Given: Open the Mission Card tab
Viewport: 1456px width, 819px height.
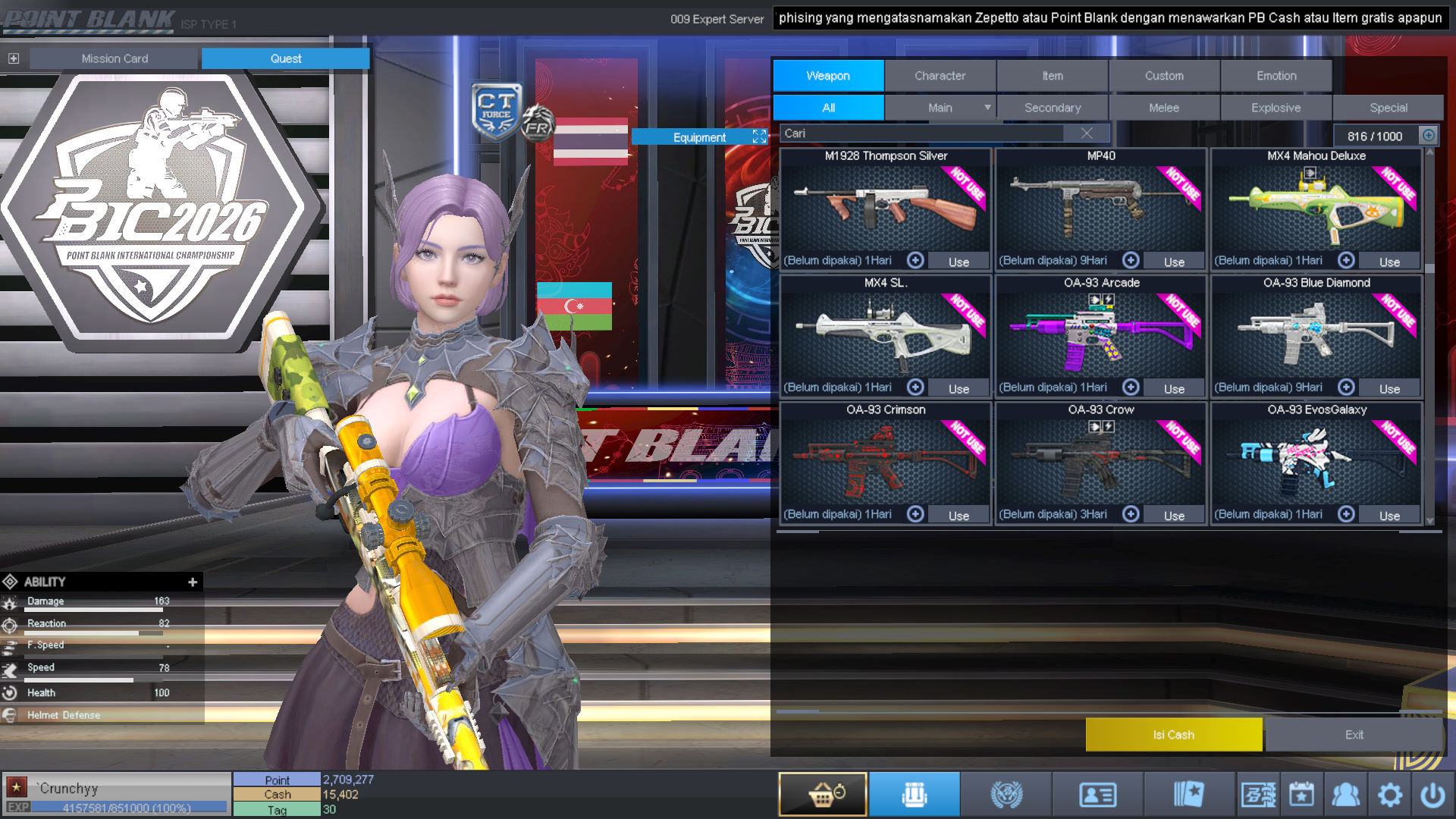Looking at the screenshot, I should tap(115, 58).
